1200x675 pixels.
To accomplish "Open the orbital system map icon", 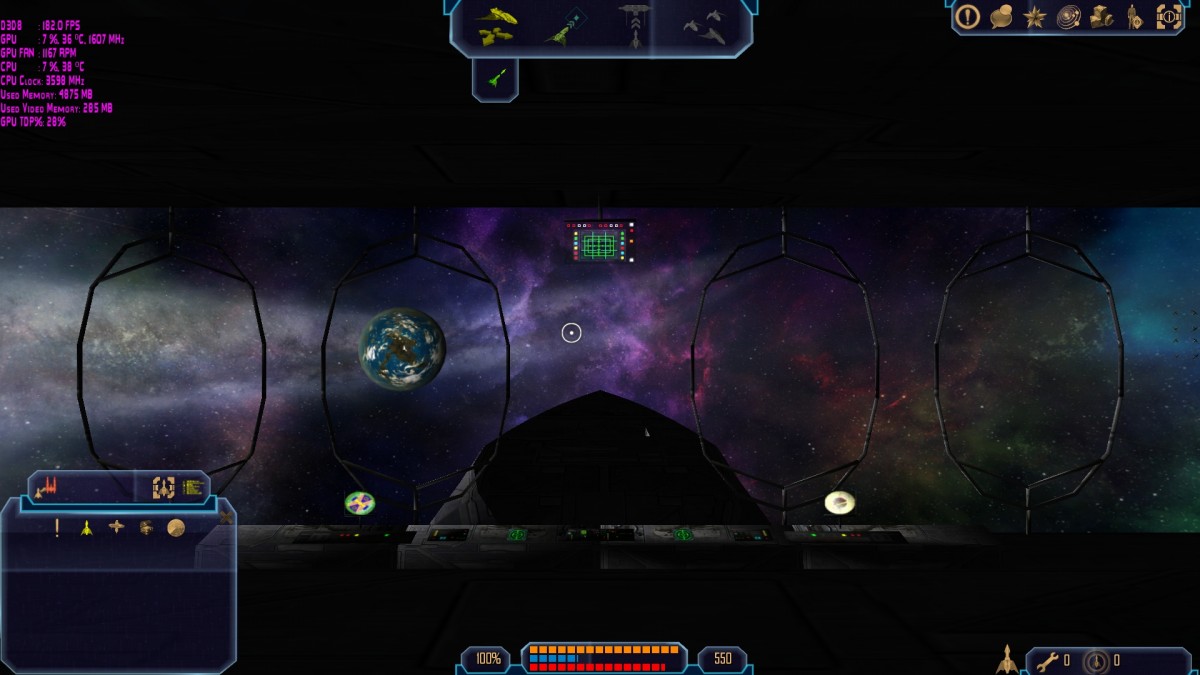I will pos(1068,17).
